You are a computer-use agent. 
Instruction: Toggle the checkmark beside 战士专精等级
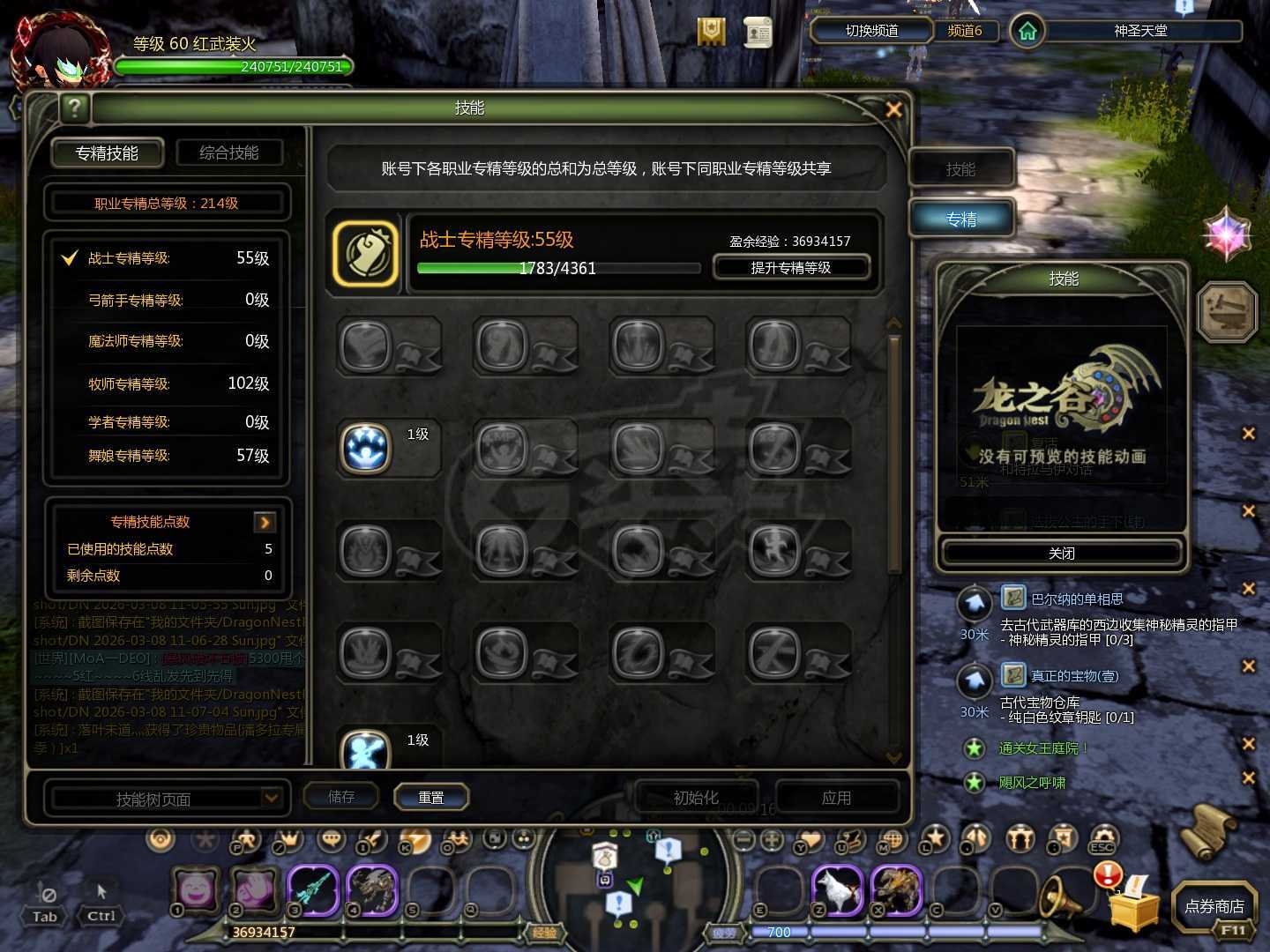(67, 258)
